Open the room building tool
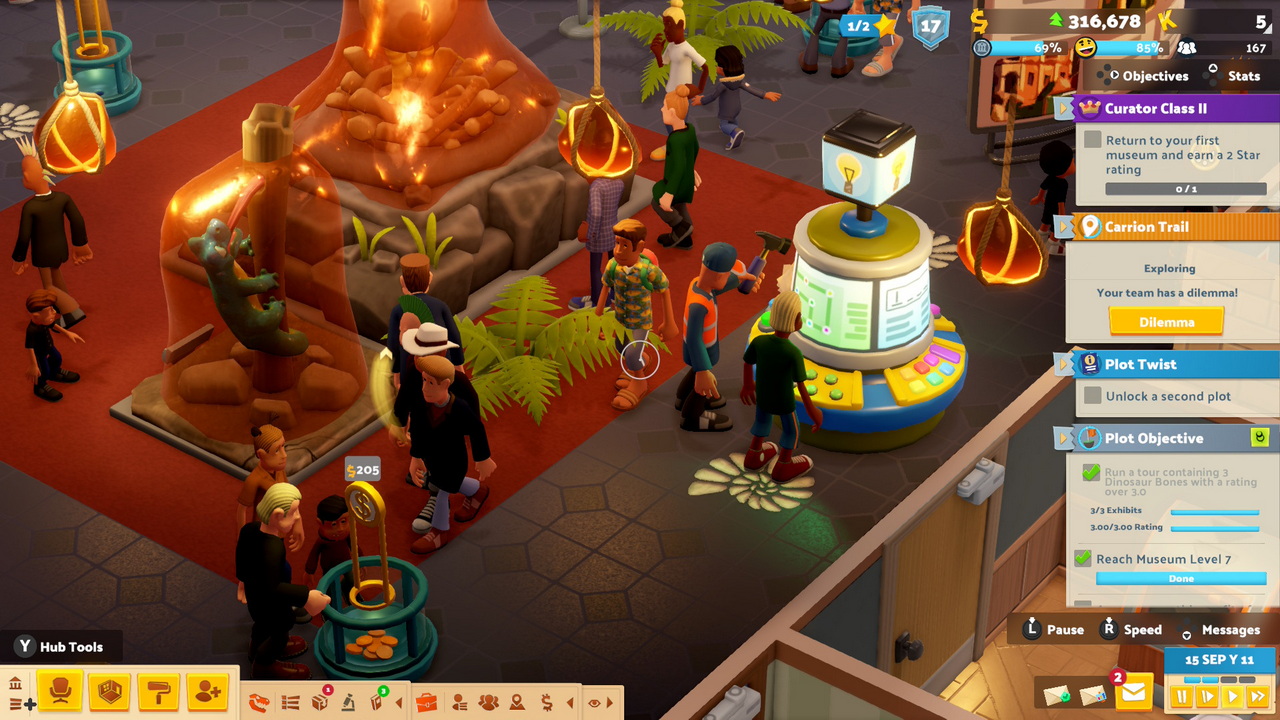The image size is (1280, 720). click(109, 691)
